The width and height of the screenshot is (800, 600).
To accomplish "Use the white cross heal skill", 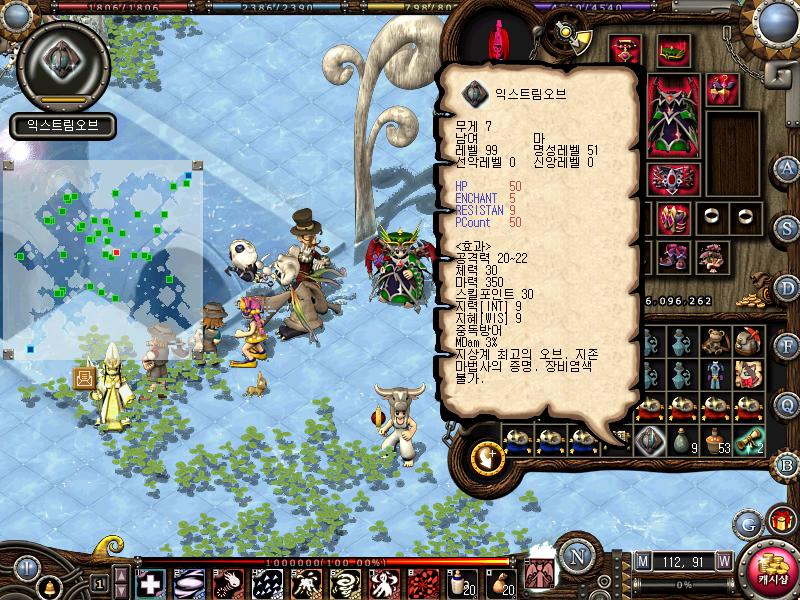I will (149, 583).
